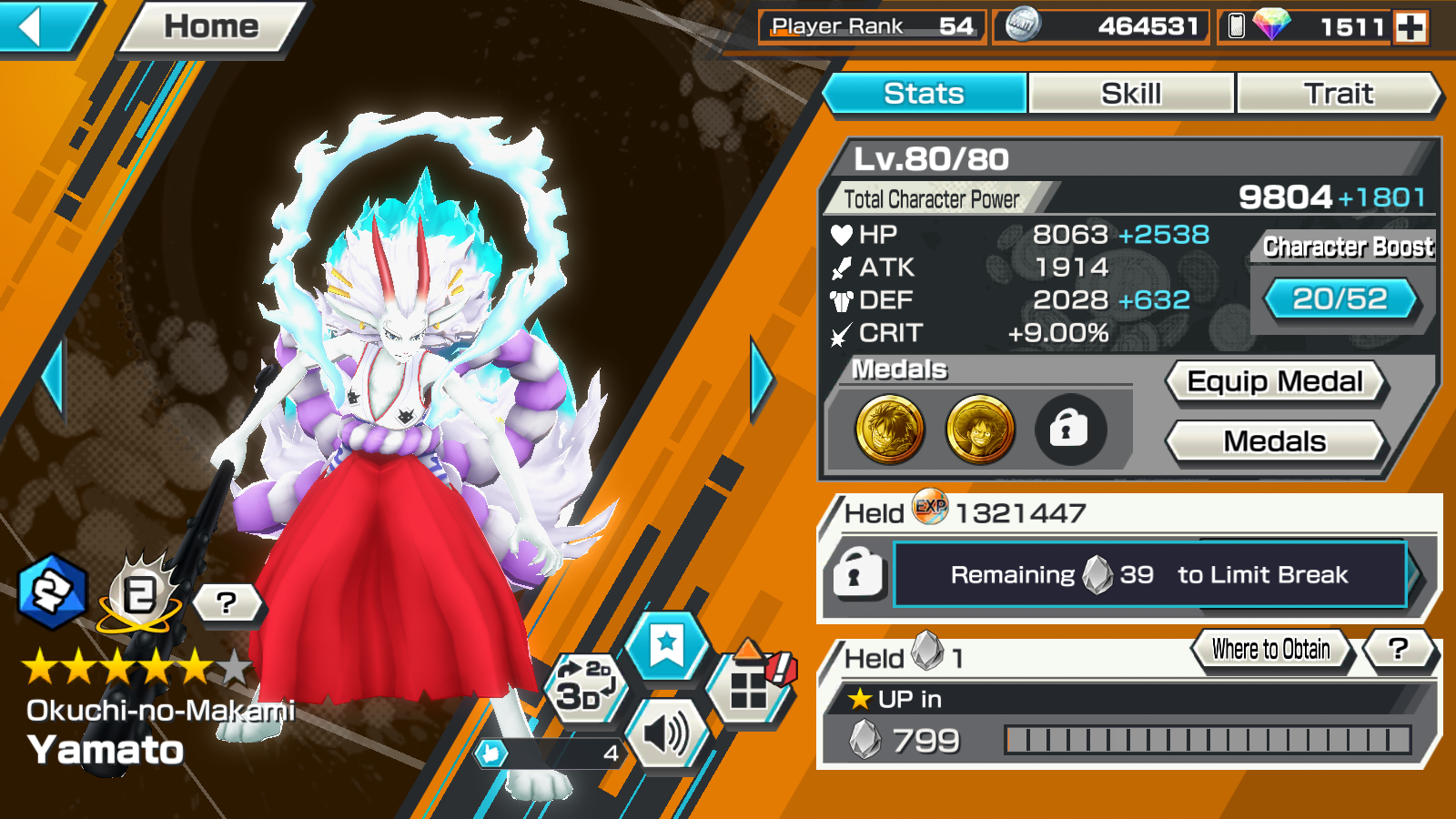Mark character as favorite with star bookmark
1456x819 pixels.
[x=667, y=645]
